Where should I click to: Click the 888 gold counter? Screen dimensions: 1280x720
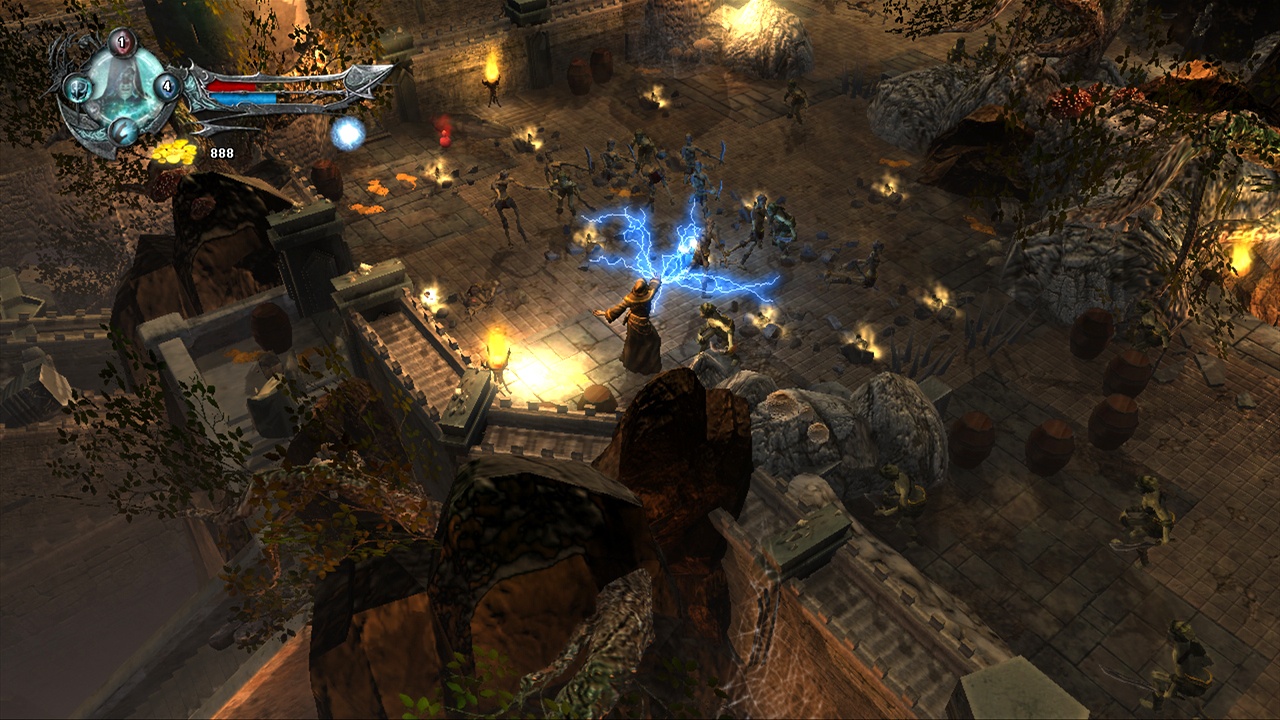click(x=223, y=154)
